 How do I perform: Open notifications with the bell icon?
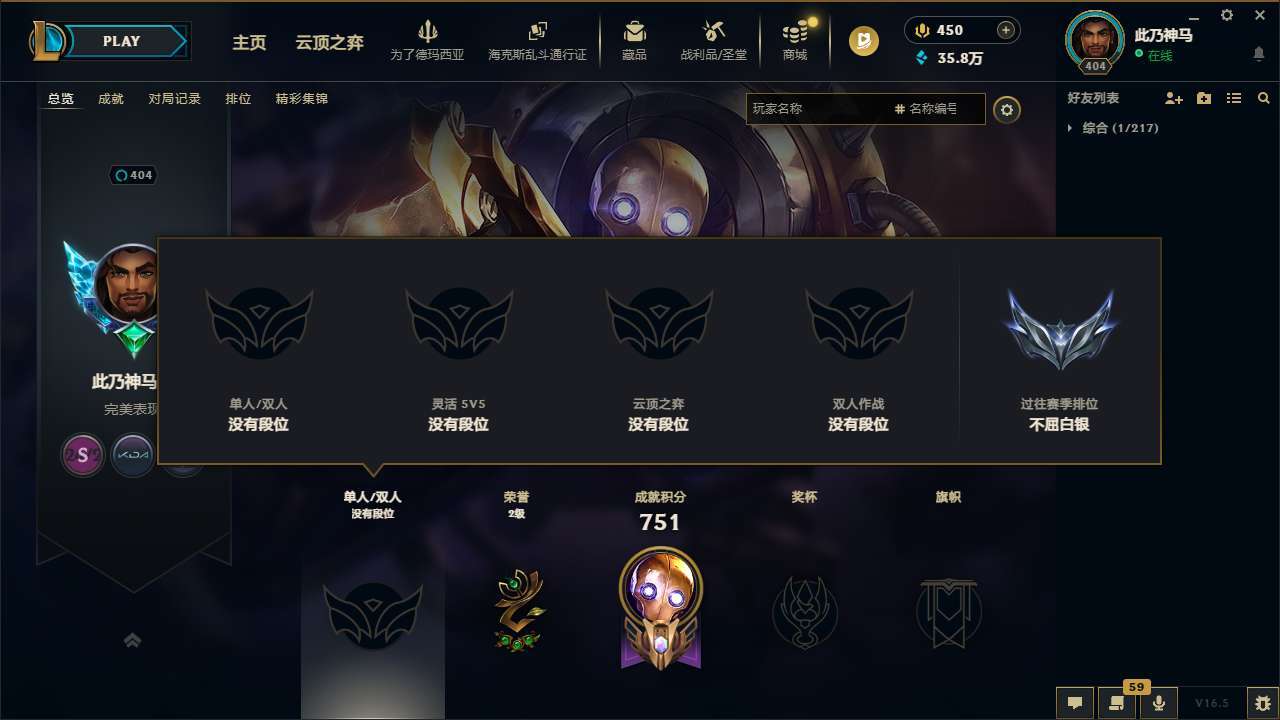coord(1257,53)
